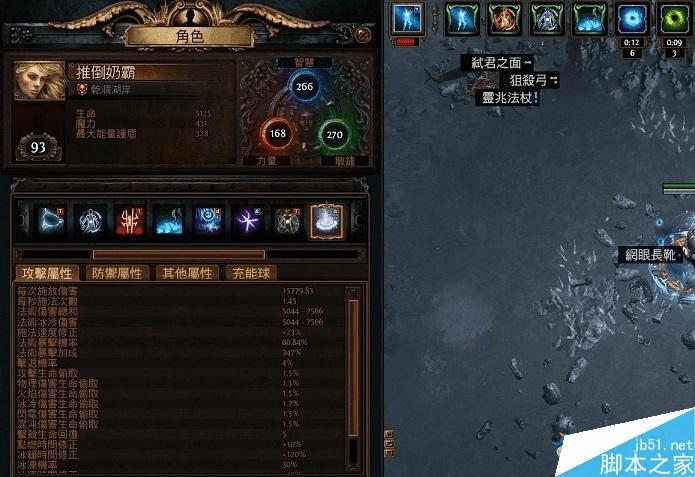Show the 其他屬性 tab
The image size is (695, 477).
(187, 273)
